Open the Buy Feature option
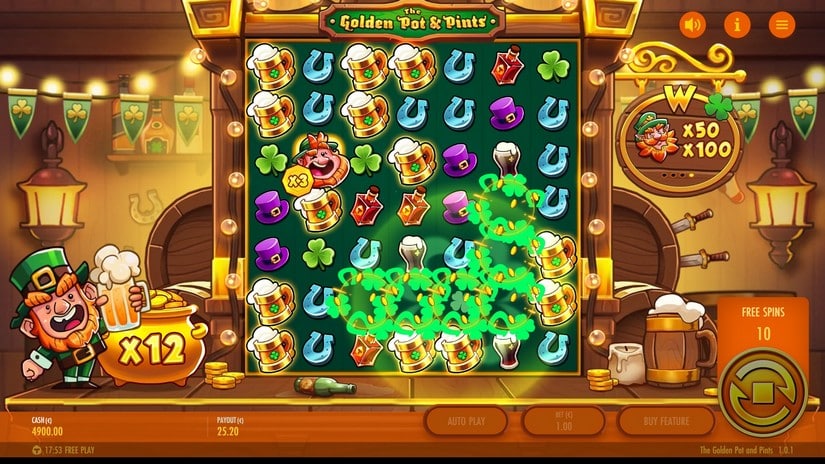 (665, 421)
